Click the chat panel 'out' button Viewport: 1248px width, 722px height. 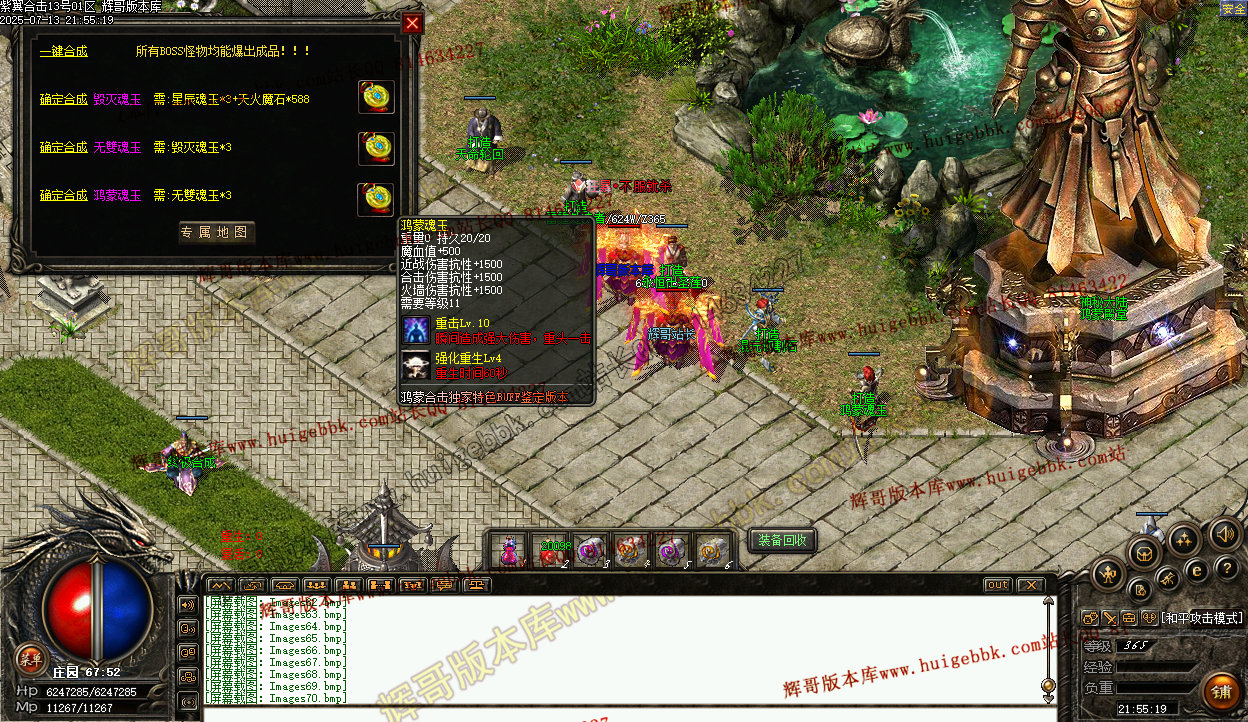point(997,585)
